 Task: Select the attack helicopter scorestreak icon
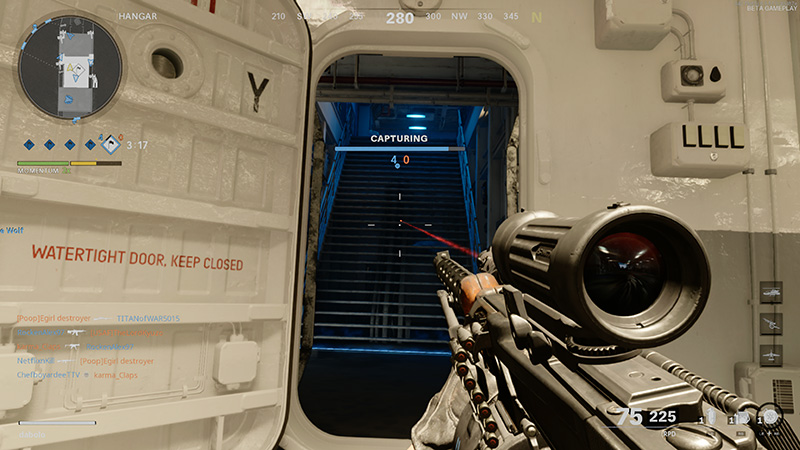(x=771, y=291)
